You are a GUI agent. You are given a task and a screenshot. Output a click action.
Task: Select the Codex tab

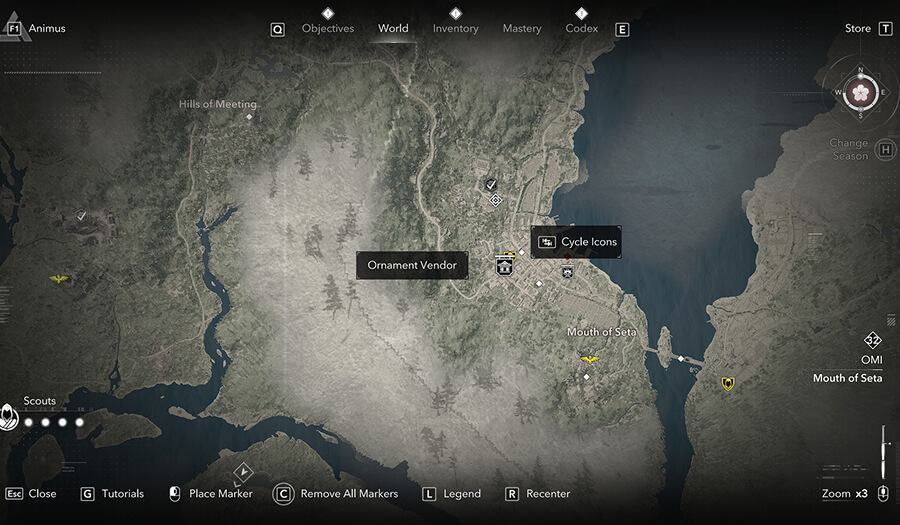[581, 29]
